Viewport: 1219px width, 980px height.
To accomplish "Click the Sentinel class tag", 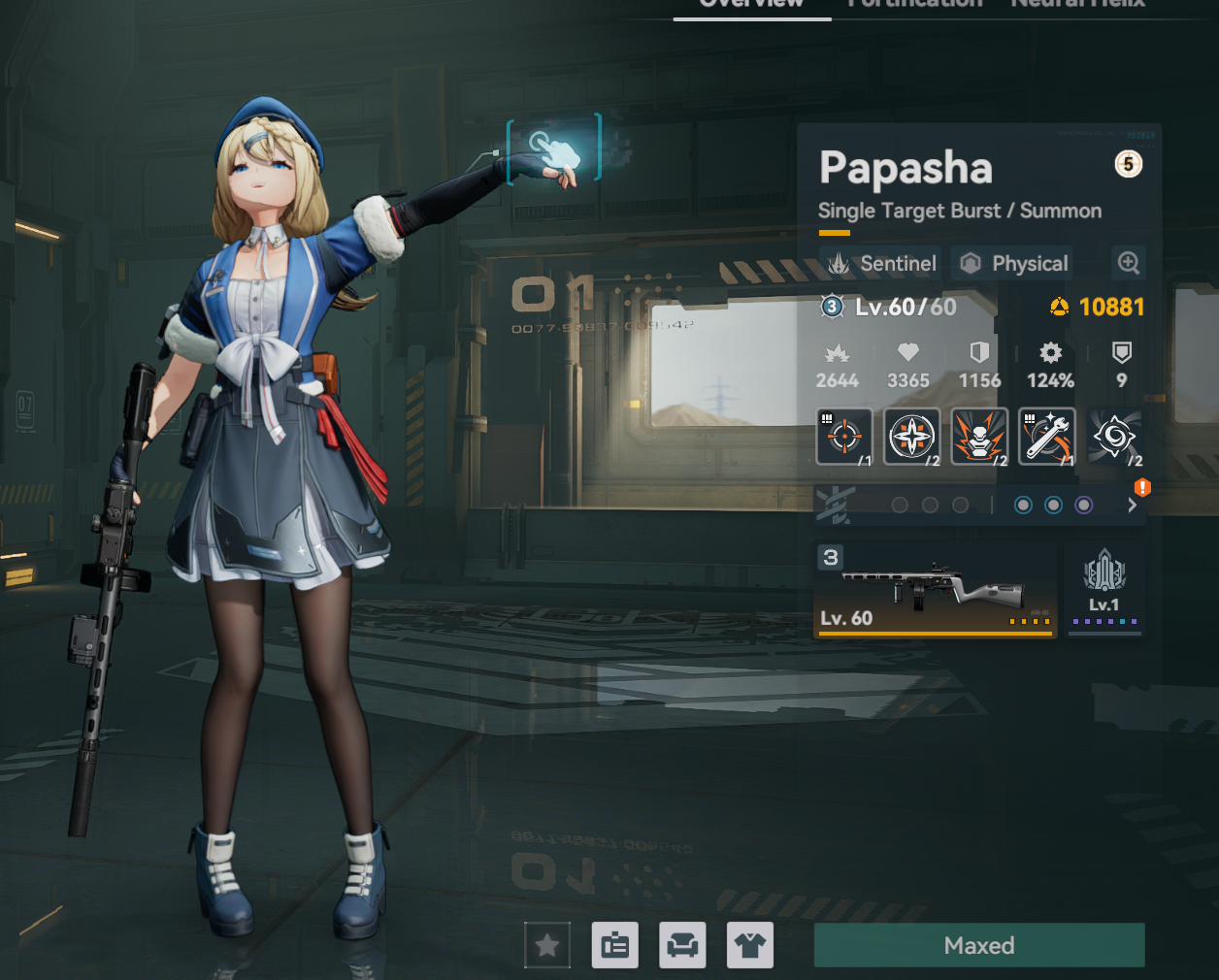I will pyautogui.click(x=882, y=263).
